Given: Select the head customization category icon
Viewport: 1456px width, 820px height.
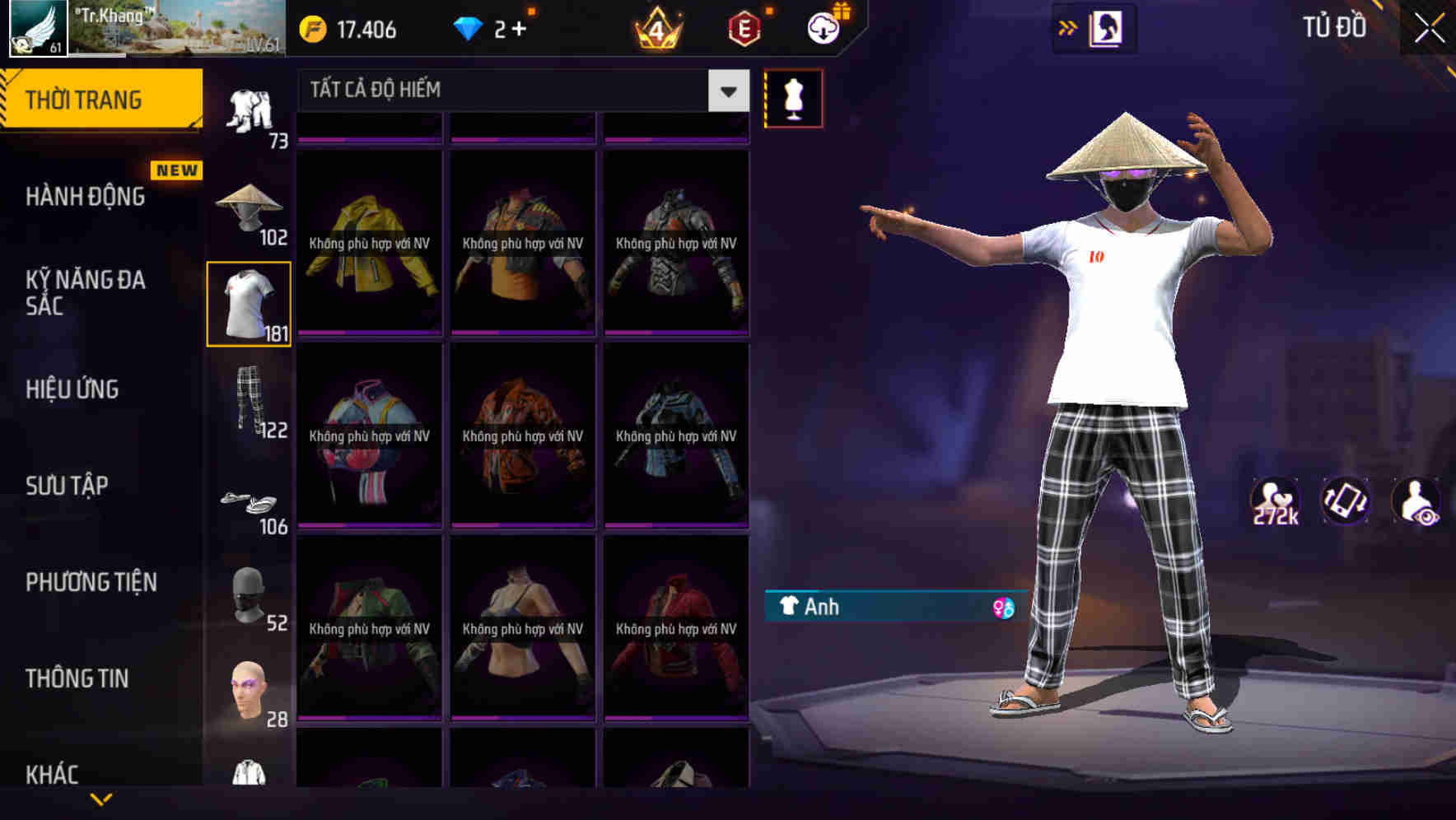Looking at the screenshot, I should 250,687.
